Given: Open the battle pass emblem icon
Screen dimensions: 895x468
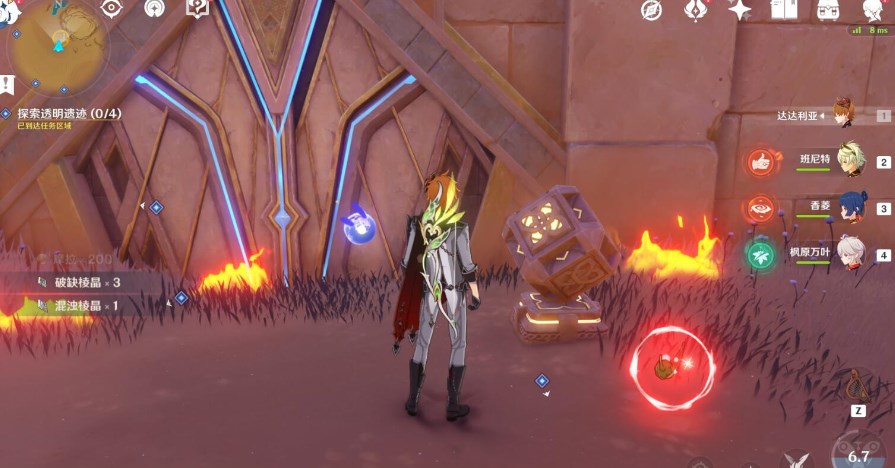Looking at the screenshot, I should coord(696,11).
